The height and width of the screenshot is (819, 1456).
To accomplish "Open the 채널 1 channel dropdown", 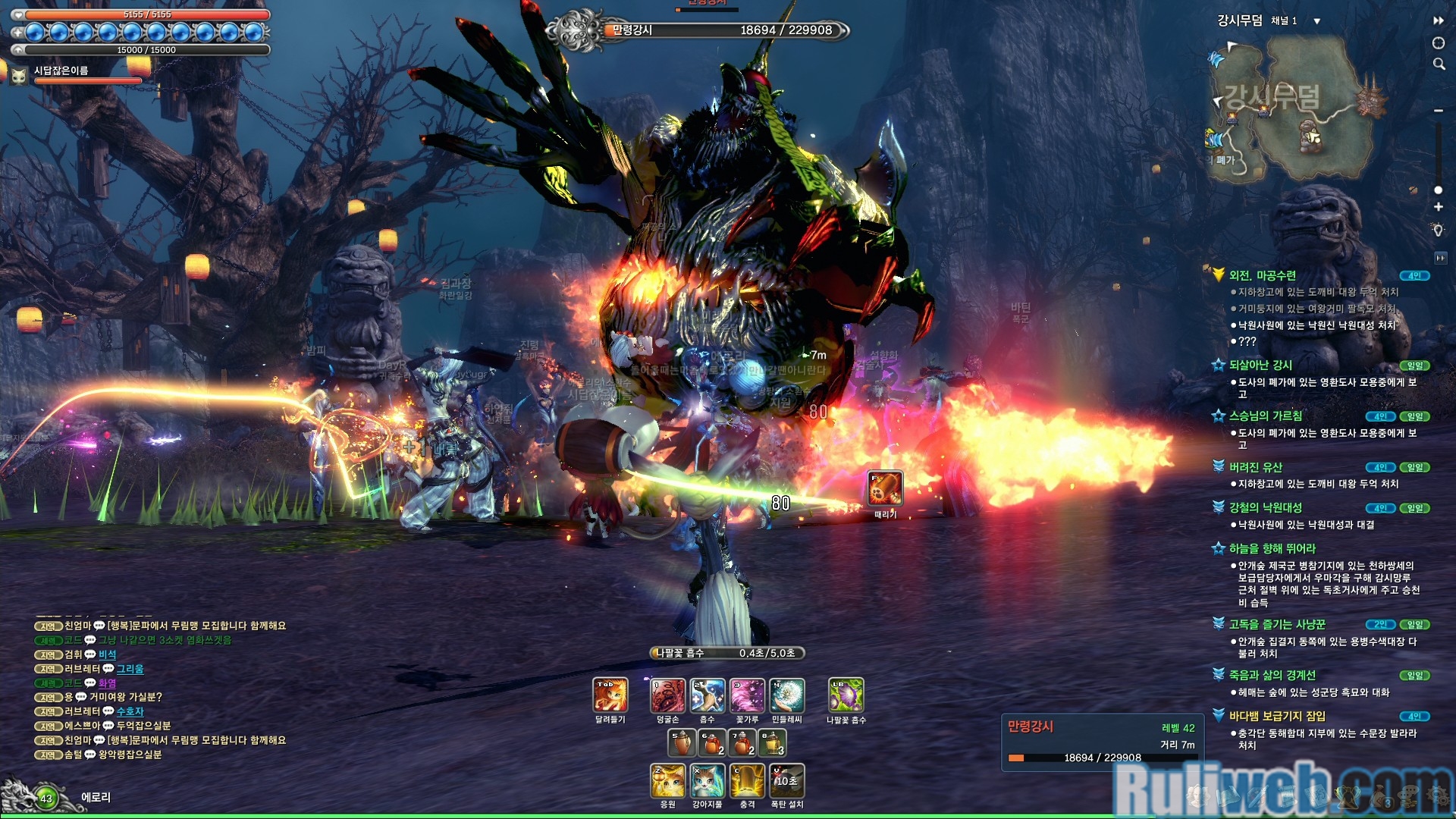I will 1317,21.
